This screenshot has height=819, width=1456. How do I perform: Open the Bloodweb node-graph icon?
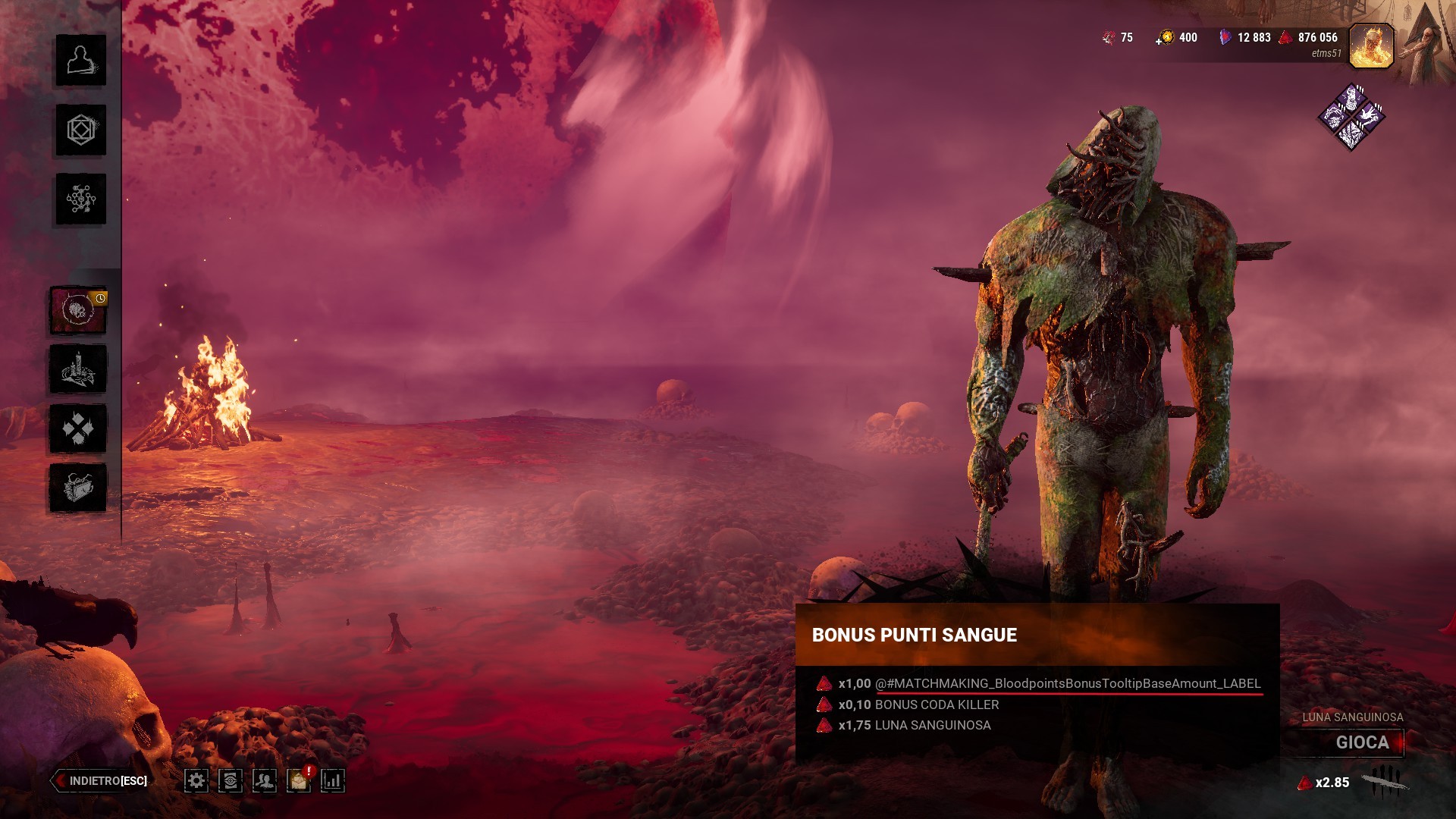coord(80,199)
